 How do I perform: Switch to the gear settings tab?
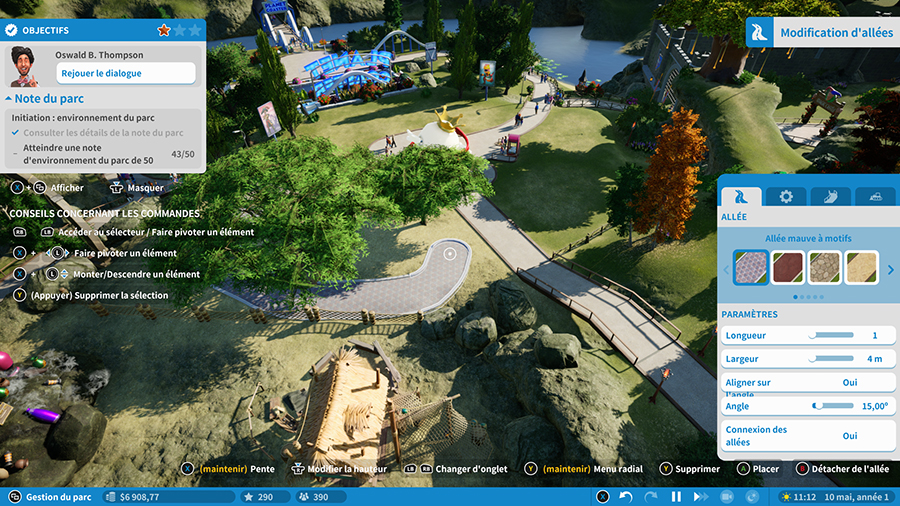click(786, 197)
